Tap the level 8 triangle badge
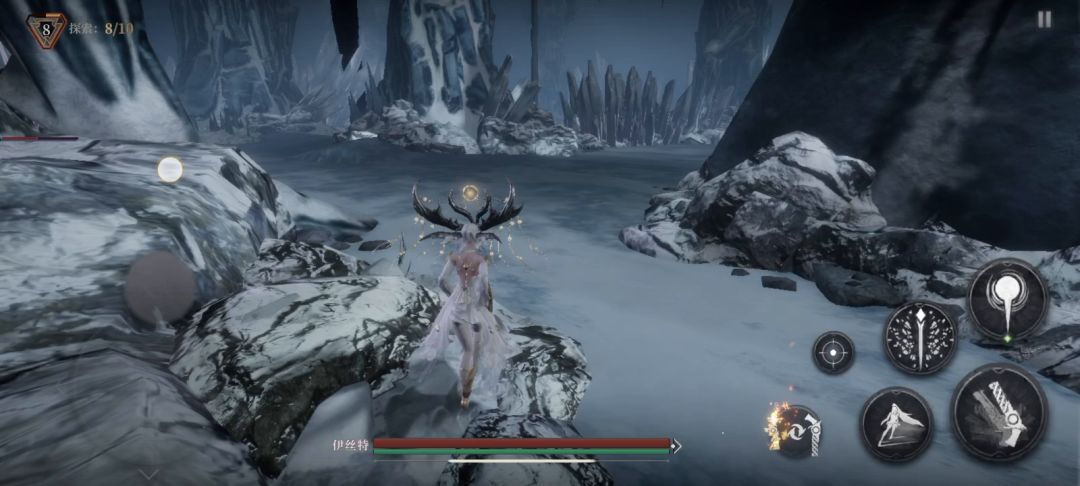 [x=46, y=30]
